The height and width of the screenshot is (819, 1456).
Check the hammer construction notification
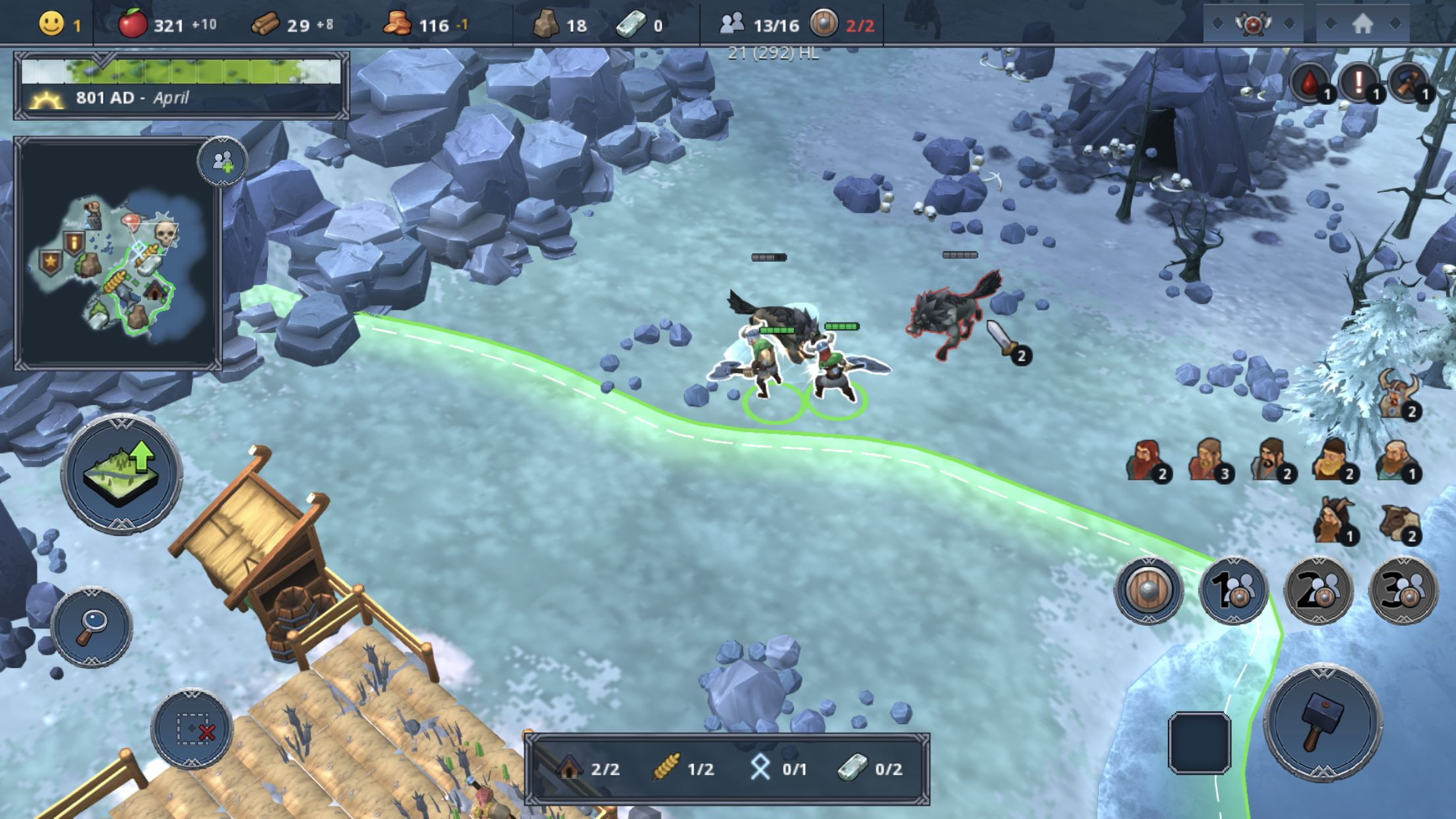pyautogui.click(x=1409, y=84)
